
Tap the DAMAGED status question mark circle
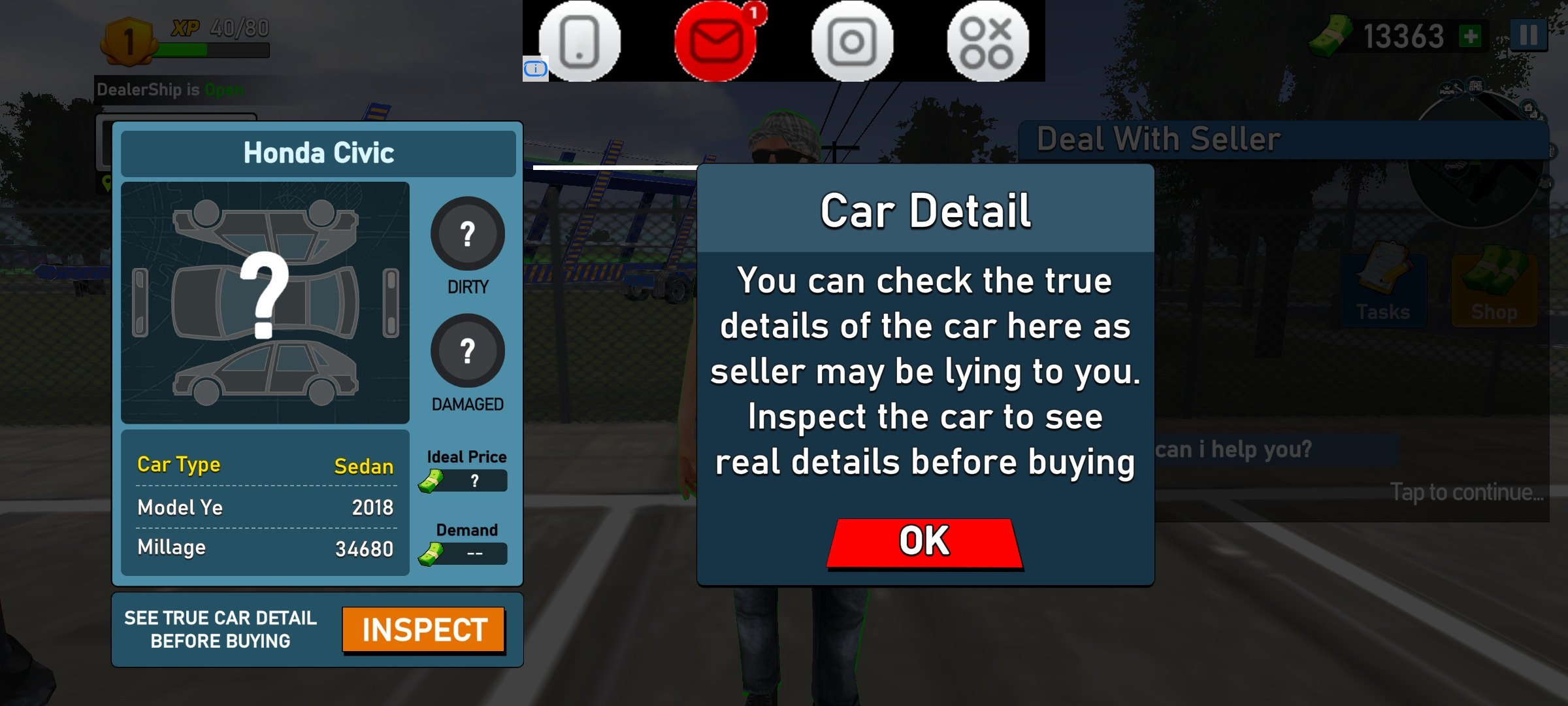point(467,351)
